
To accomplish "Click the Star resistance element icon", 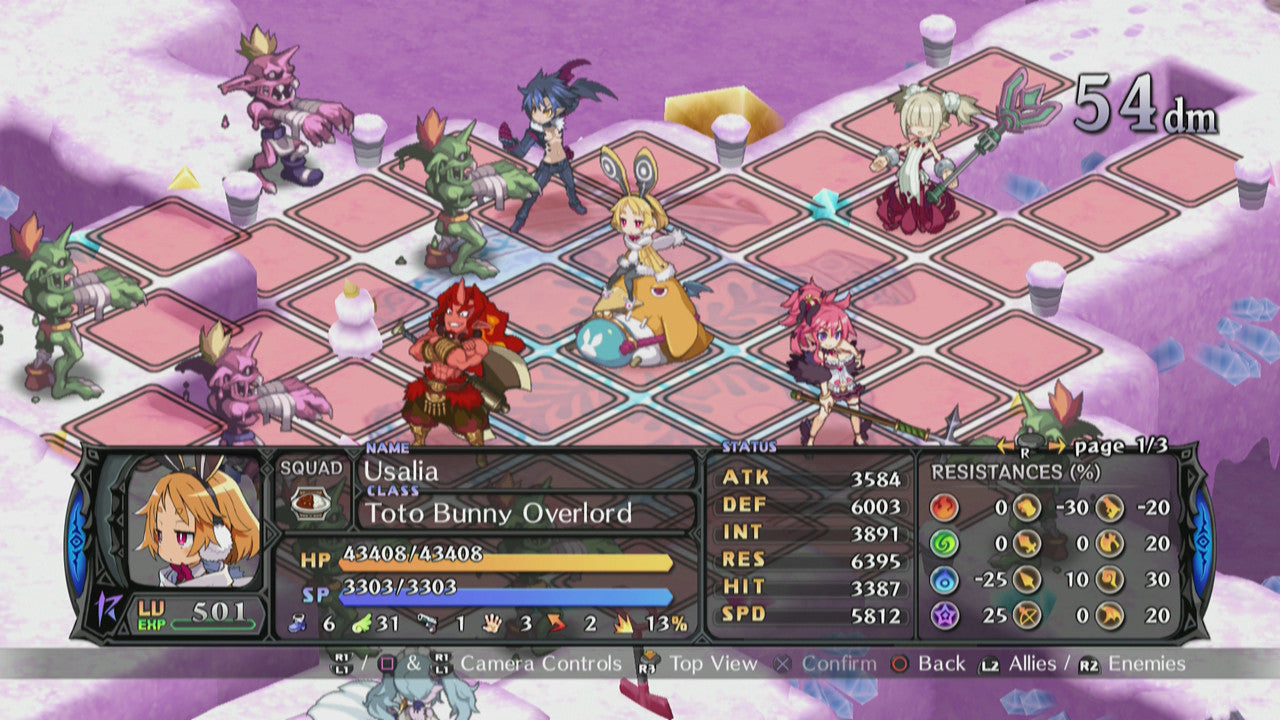I will point(944,616).
